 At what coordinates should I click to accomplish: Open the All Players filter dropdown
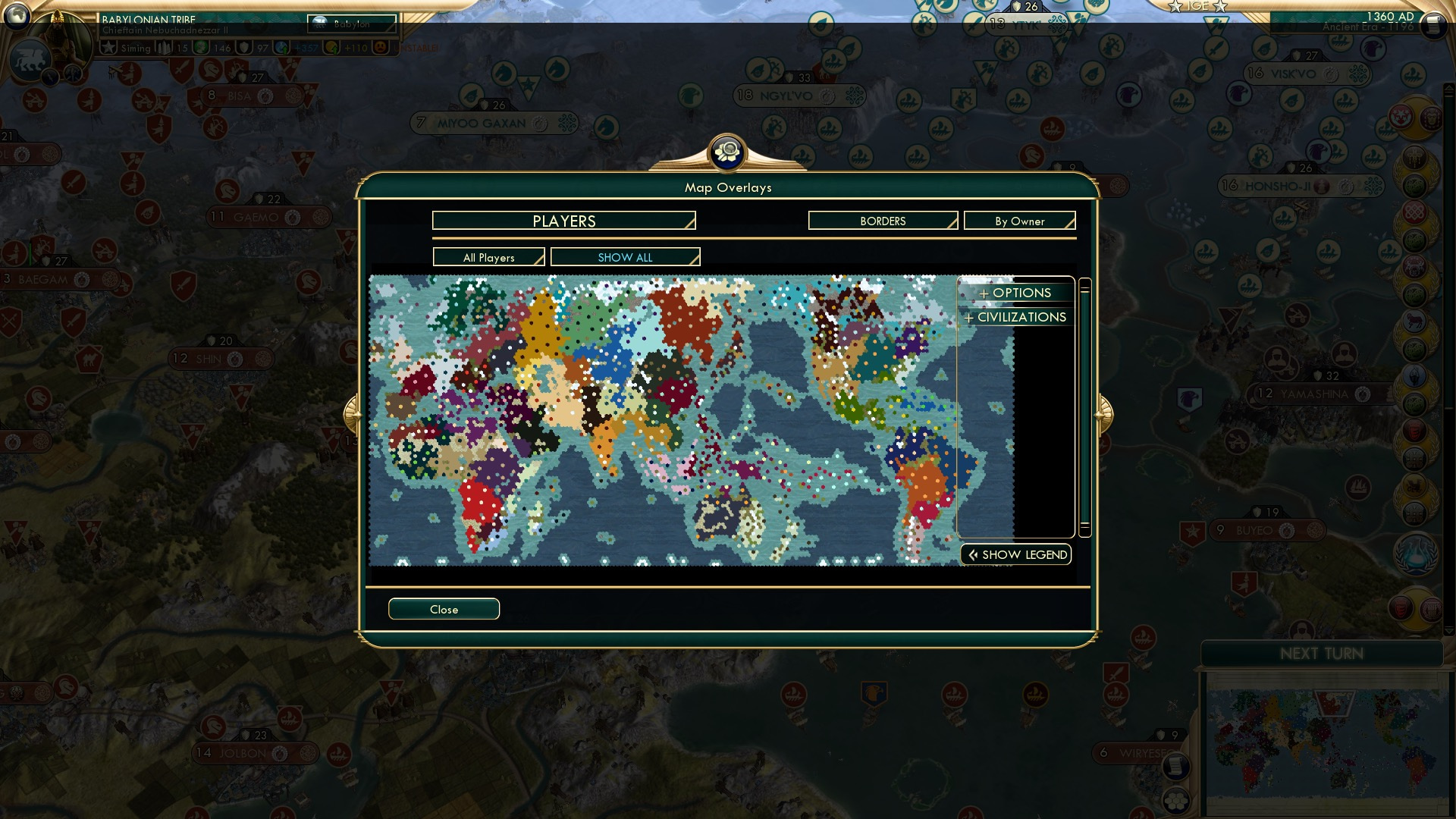tap(488, 257)
